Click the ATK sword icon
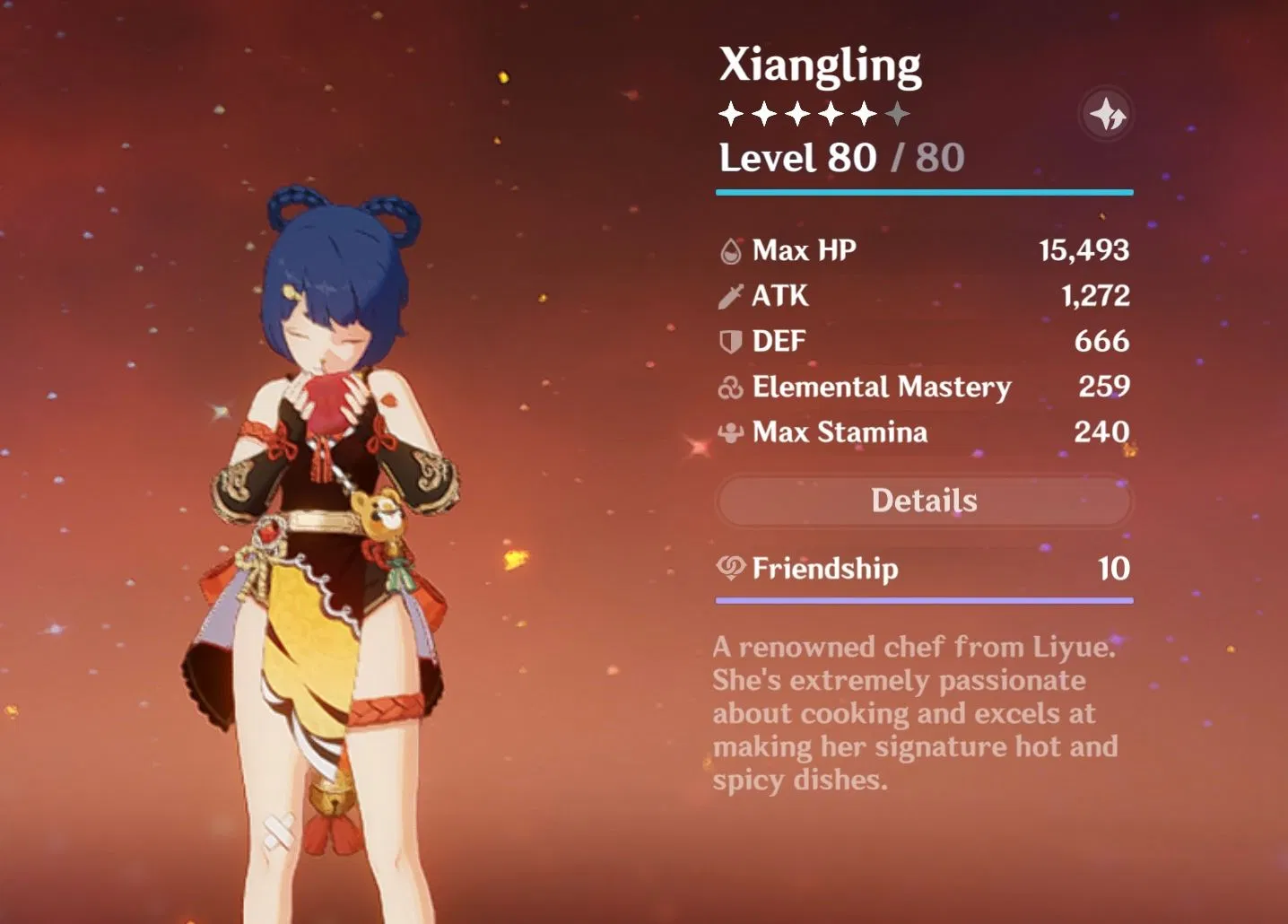The image size is (1288, 924). pos(729,296)
